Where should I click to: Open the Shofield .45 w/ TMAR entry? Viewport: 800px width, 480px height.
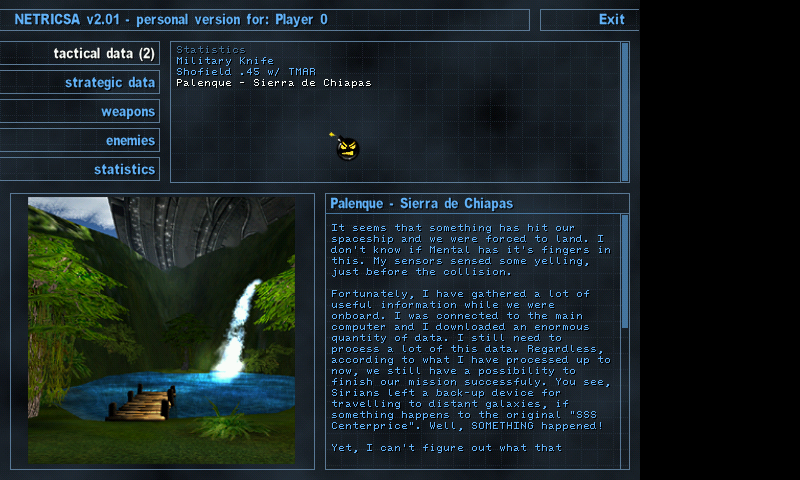pyautogui.click(x=247, y=72)
